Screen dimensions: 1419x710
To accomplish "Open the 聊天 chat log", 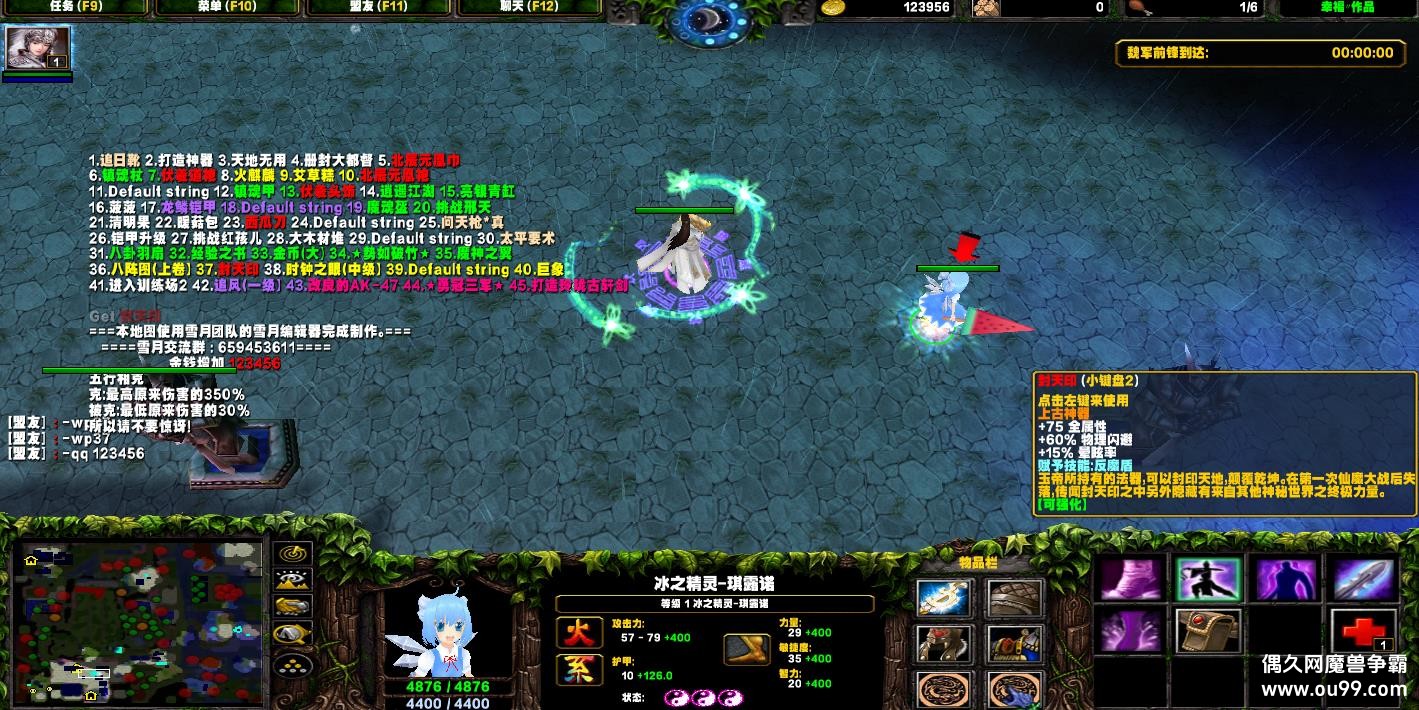I will coord(530,8).
